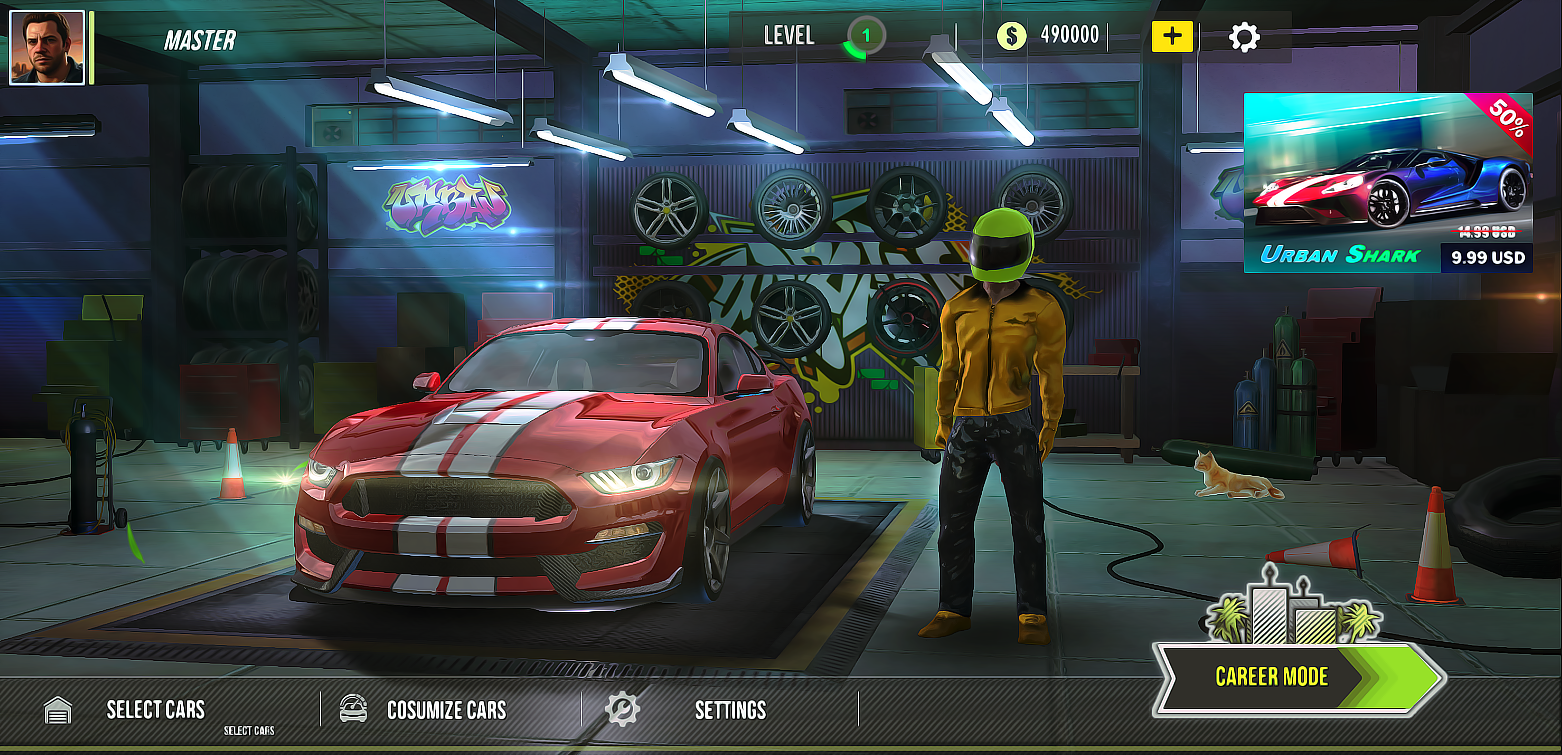Open the settings gear in top bar
The image size is (1562, 755).
tap(1244, 35)
